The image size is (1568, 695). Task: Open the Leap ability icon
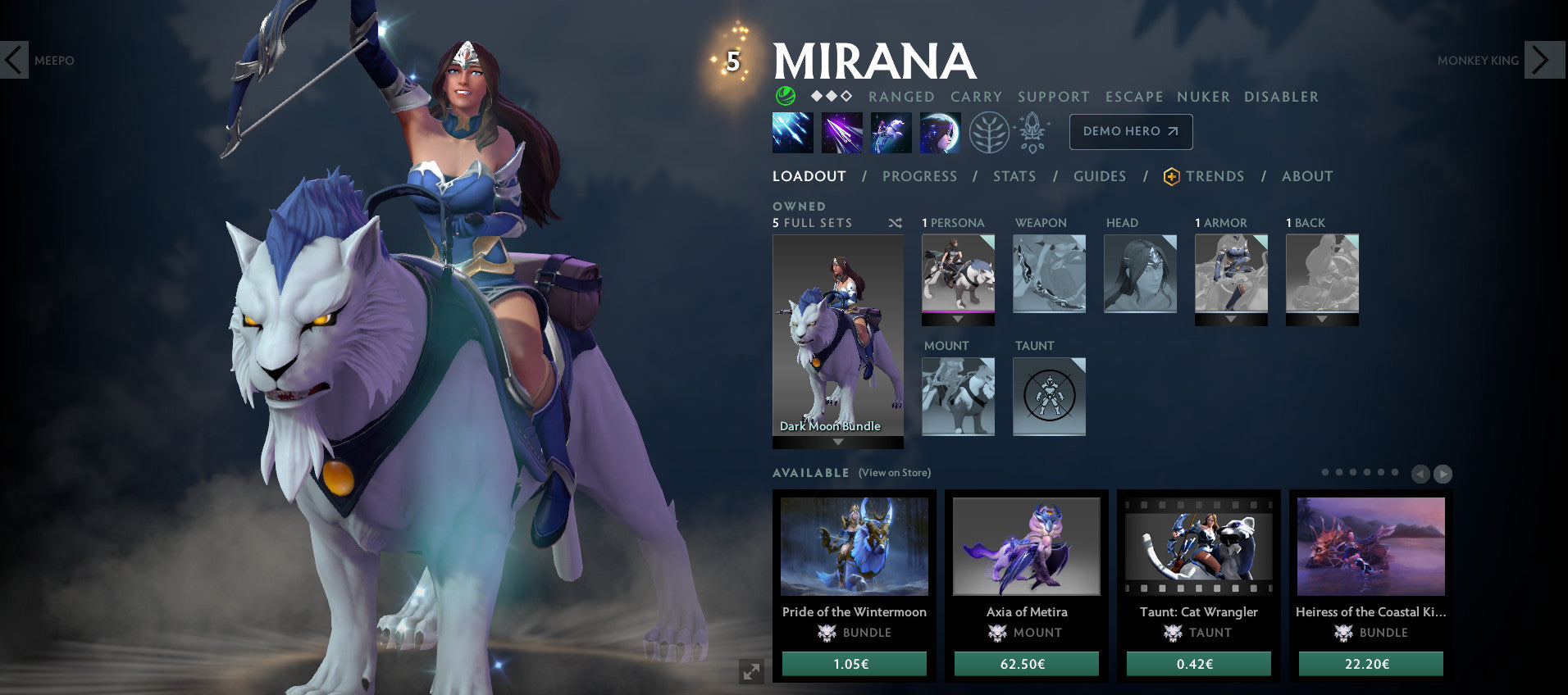891,132
